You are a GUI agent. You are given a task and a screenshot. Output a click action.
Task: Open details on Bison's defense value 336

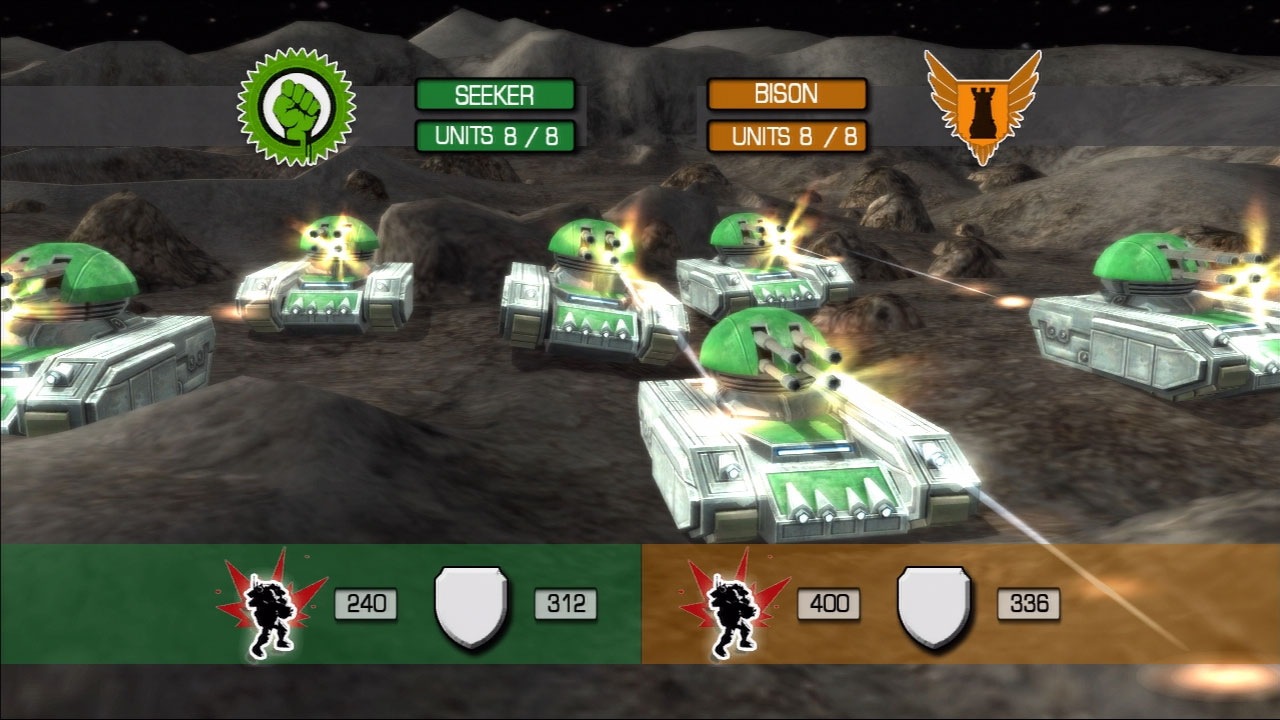click(x=1028, y=602)
